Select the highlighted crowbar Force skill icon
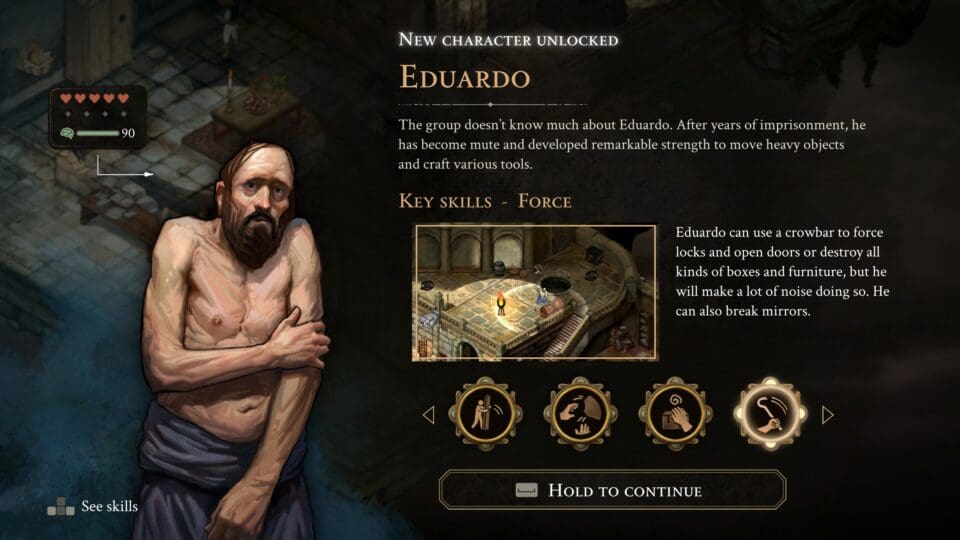The image size is (960, 540). click(x=770, y=414)
